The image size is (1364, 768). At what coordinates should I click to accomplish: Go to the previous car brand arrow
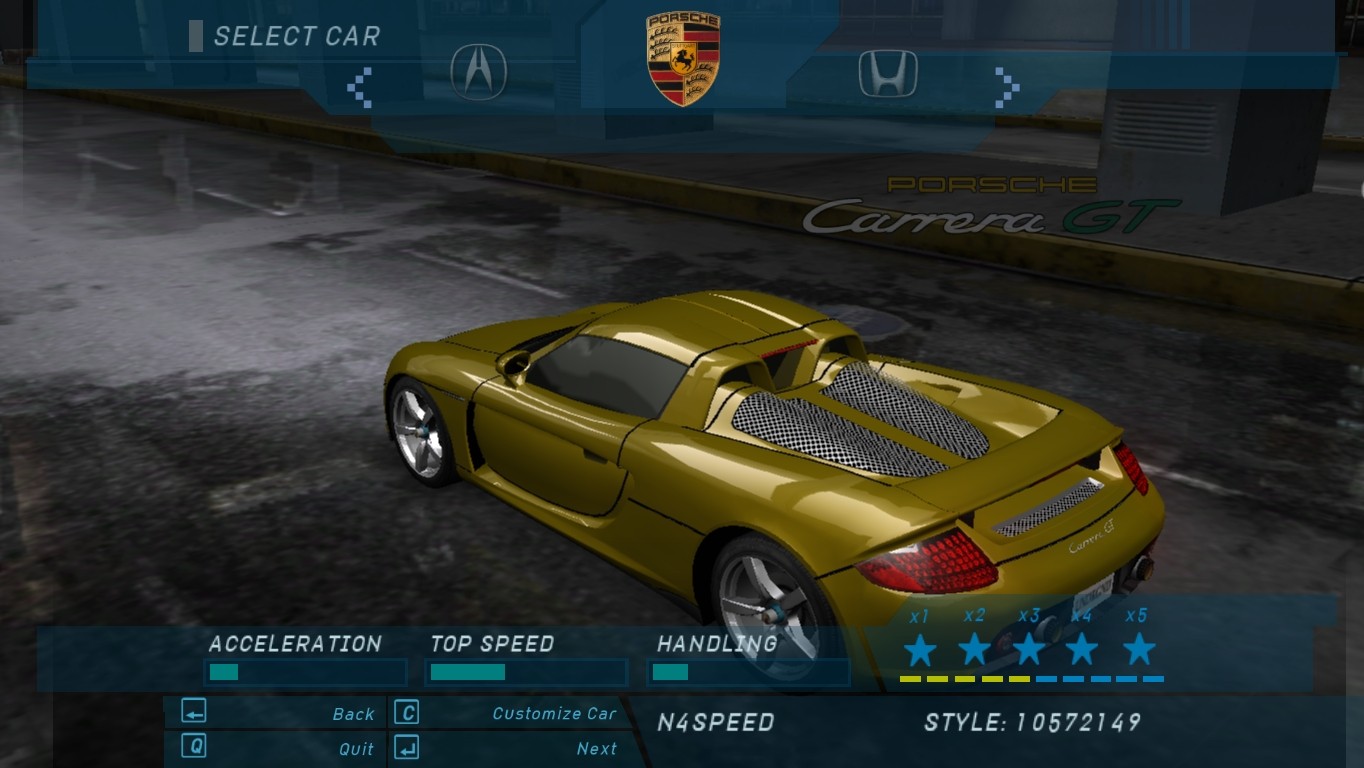[x=360, y=88]
